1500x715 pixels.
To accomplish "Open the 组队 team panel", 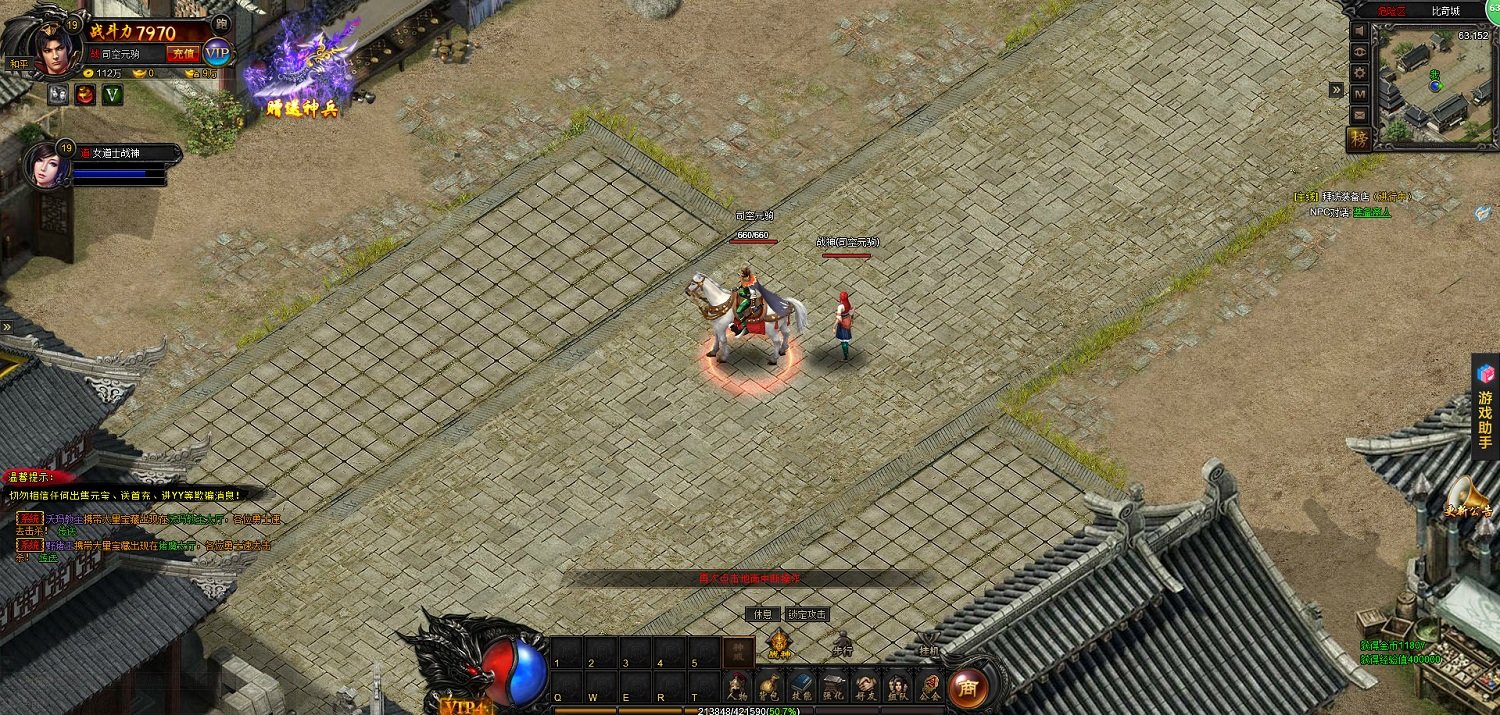I will [897, 686].
